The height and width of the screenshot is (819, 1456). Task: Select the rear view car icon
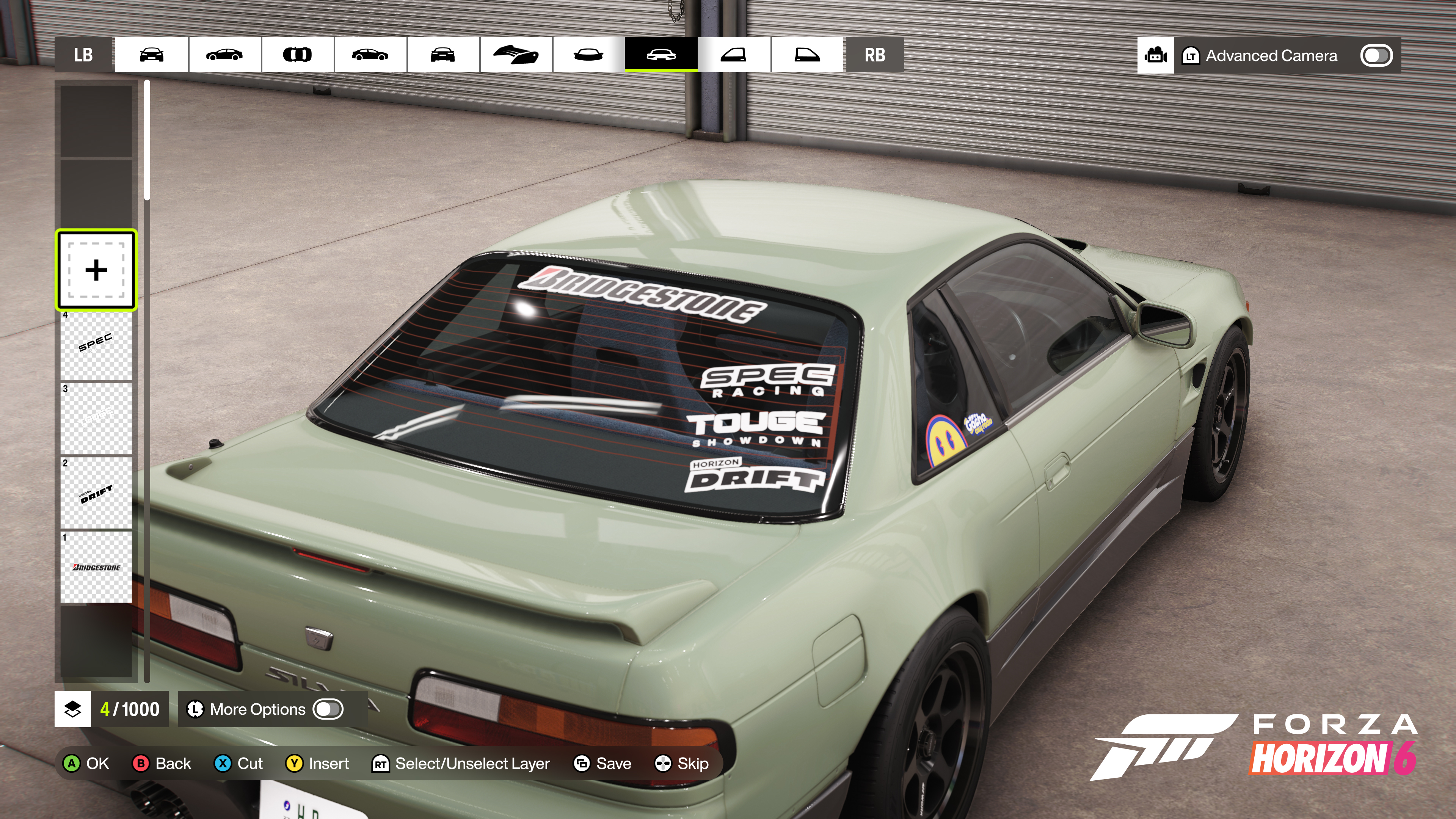pos(444,55)
